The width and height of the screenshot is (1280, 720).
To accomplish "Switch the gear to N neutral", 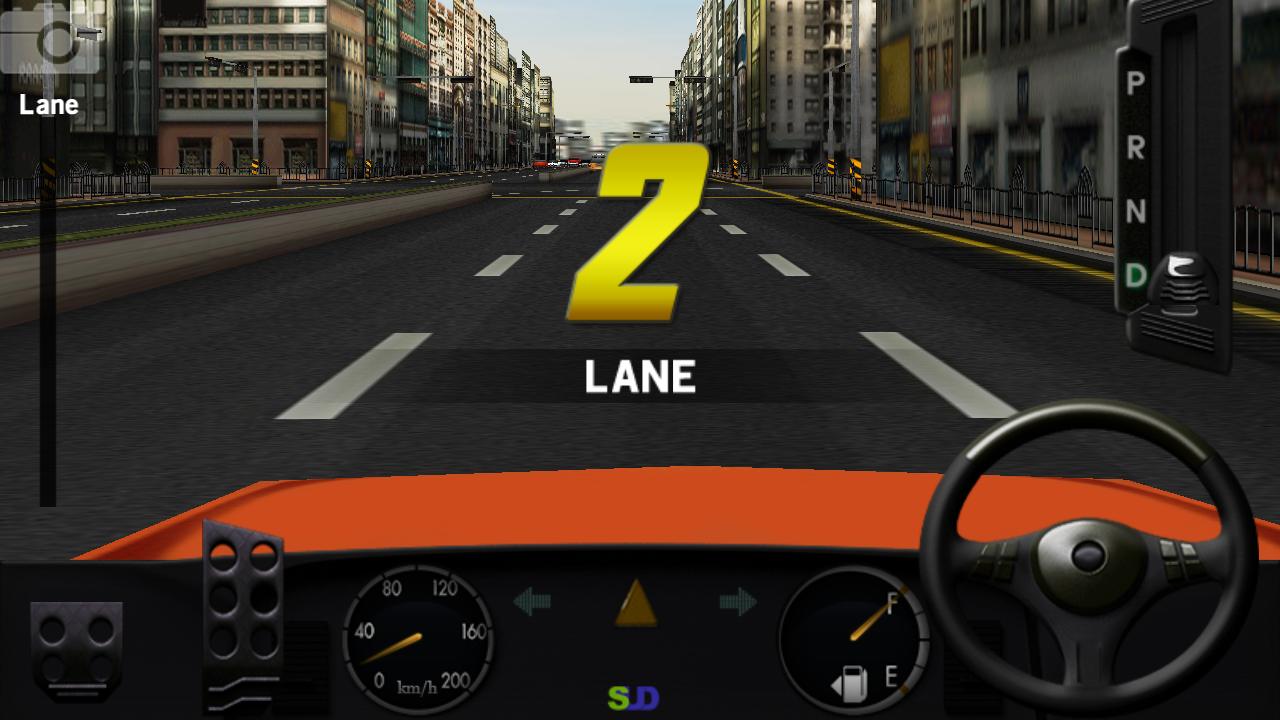I will 1135,211.
